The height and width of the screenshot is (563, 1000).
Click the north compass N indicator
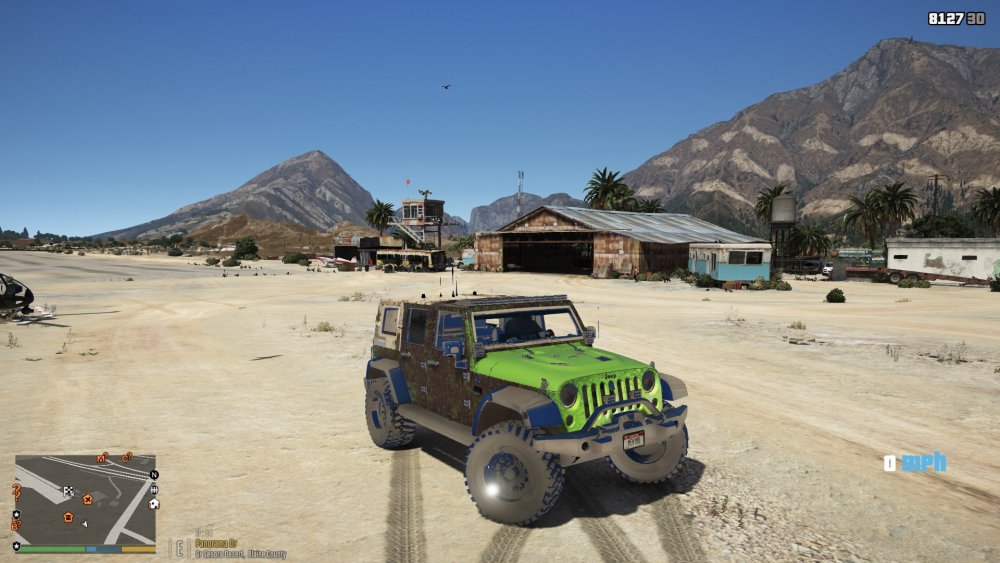[154, 475]
